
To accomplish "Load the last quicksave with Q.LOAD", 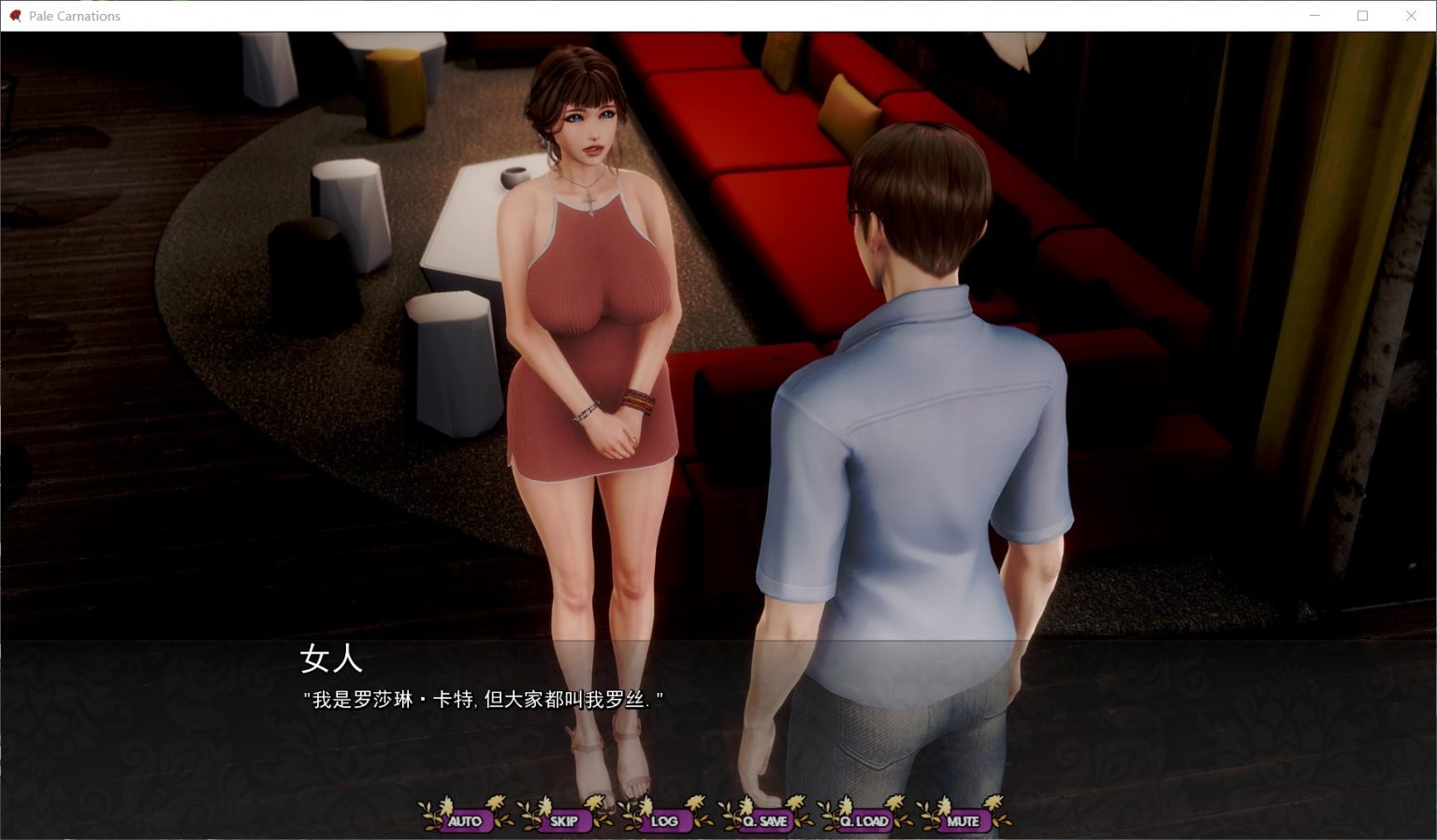I will pyautogui.click(x=863, y=819).
